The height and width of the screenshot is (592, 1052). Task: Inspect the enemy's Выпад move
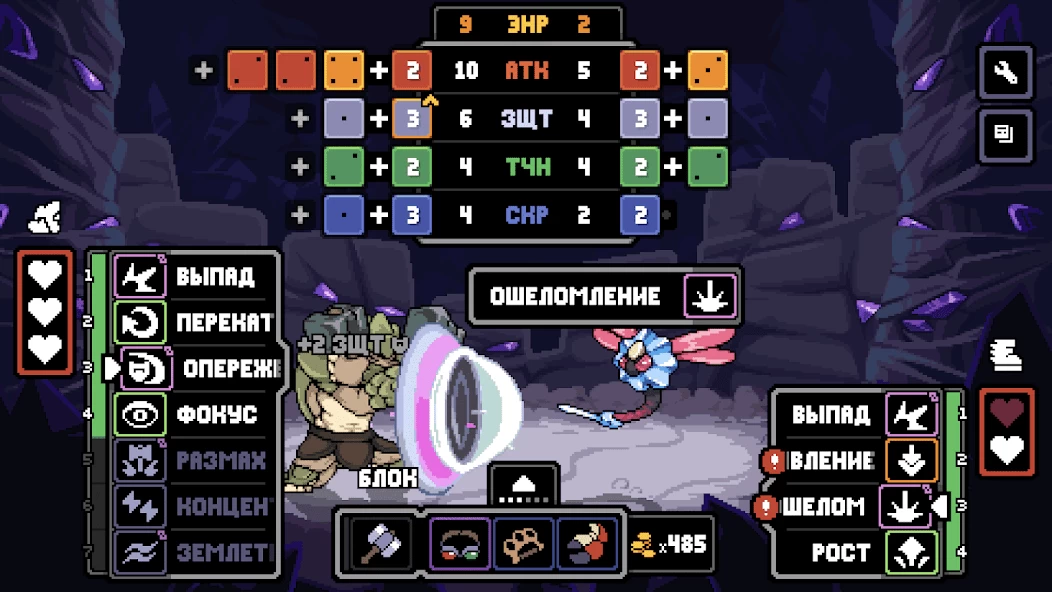(x=862, y=414)
